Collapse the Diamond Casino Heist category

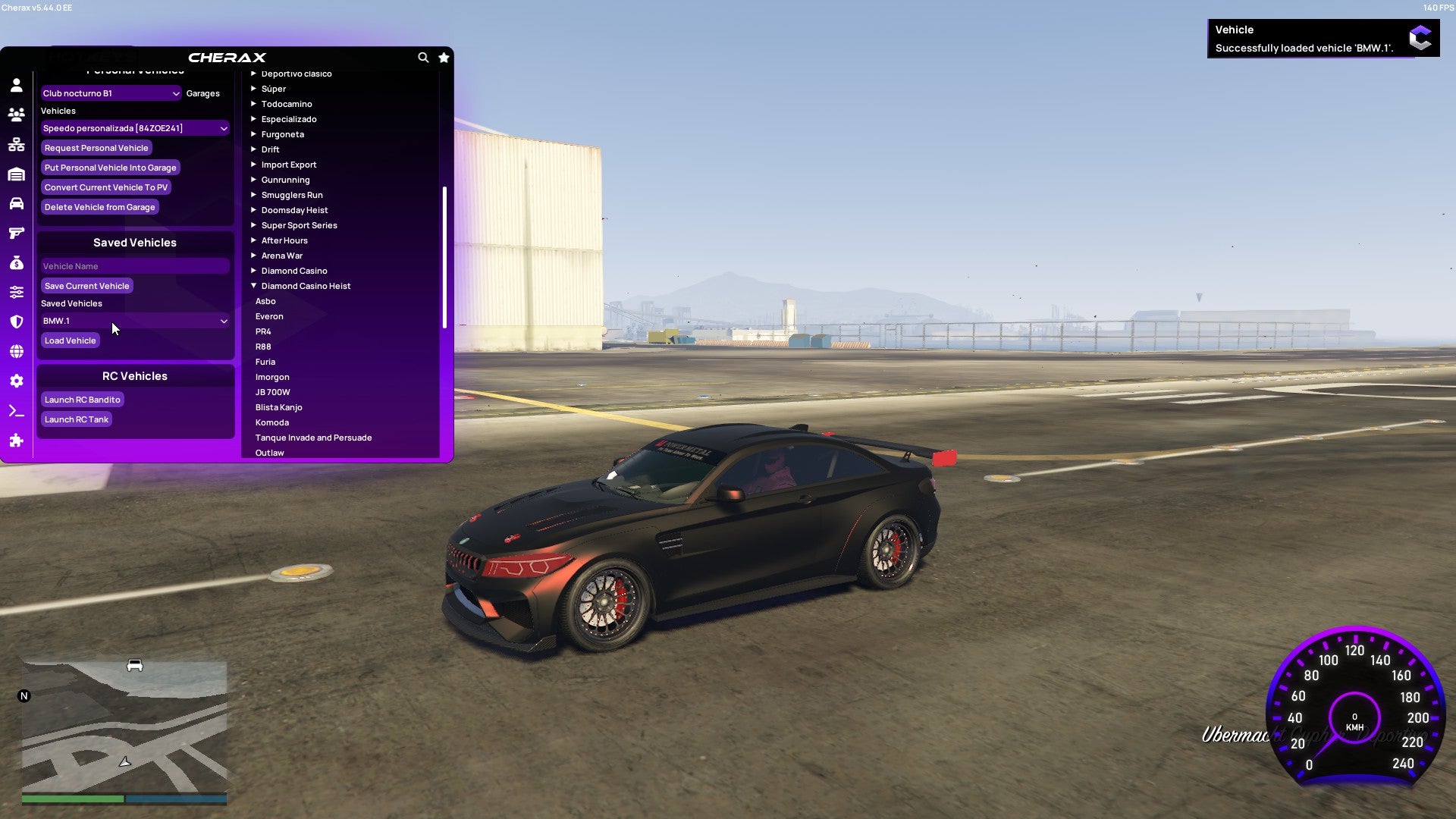coord(306,286)
